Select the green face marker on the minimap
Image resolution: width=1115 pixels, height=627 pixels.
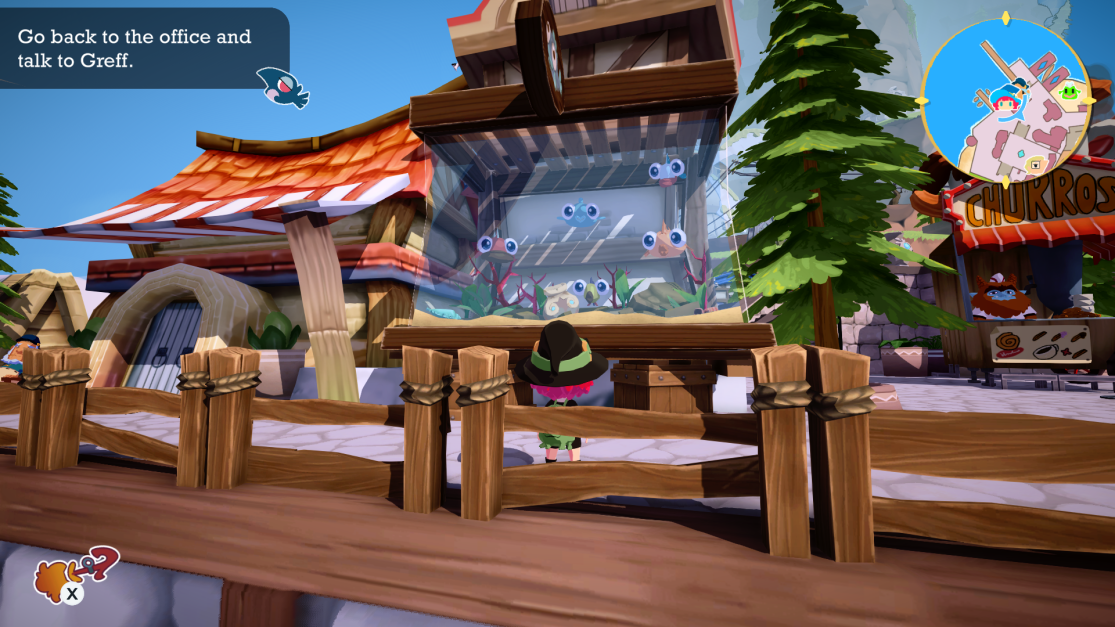pos(1070,93)
